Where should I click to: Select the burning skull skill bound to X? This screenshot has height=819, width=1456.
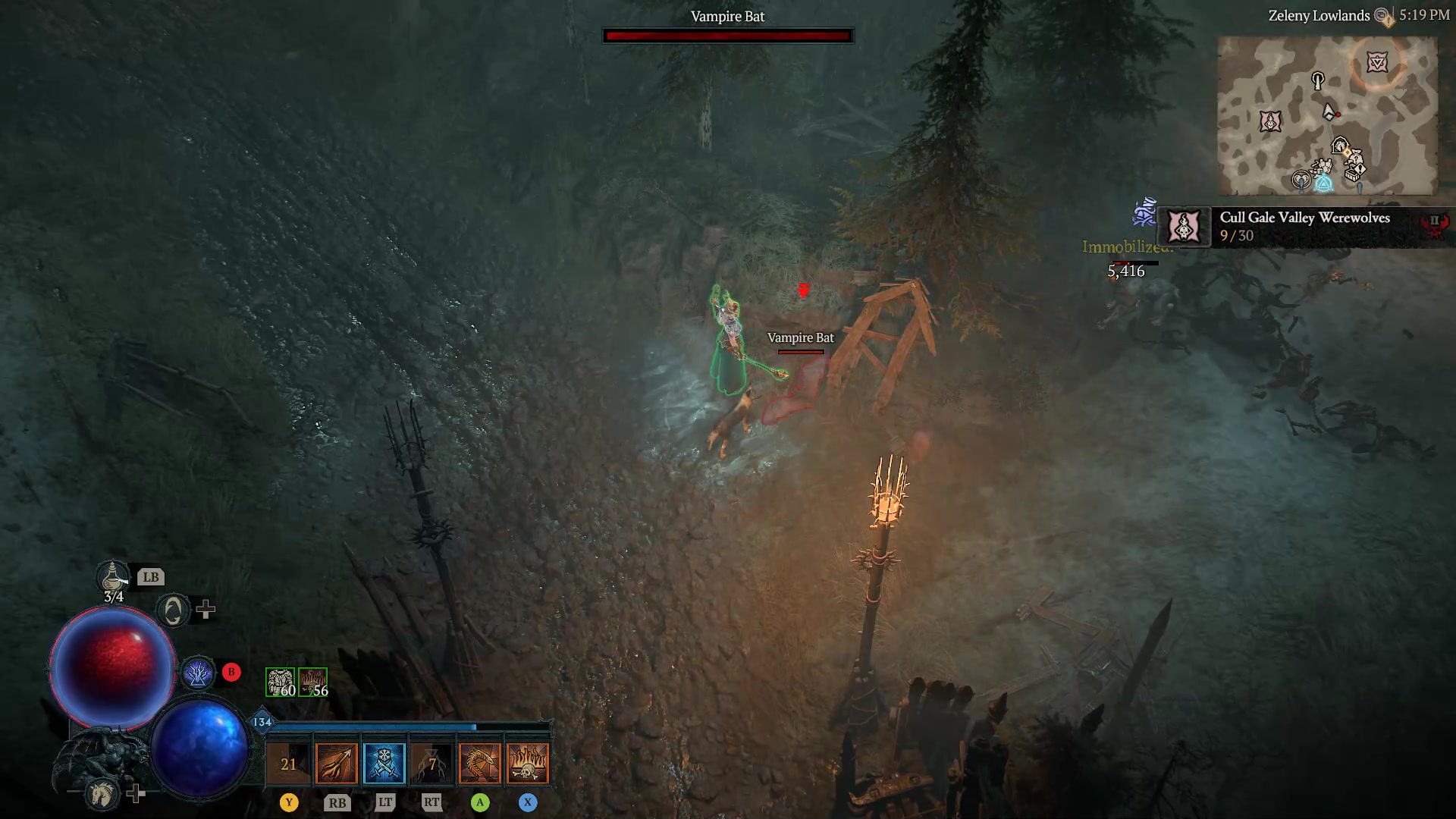[529, 763]
